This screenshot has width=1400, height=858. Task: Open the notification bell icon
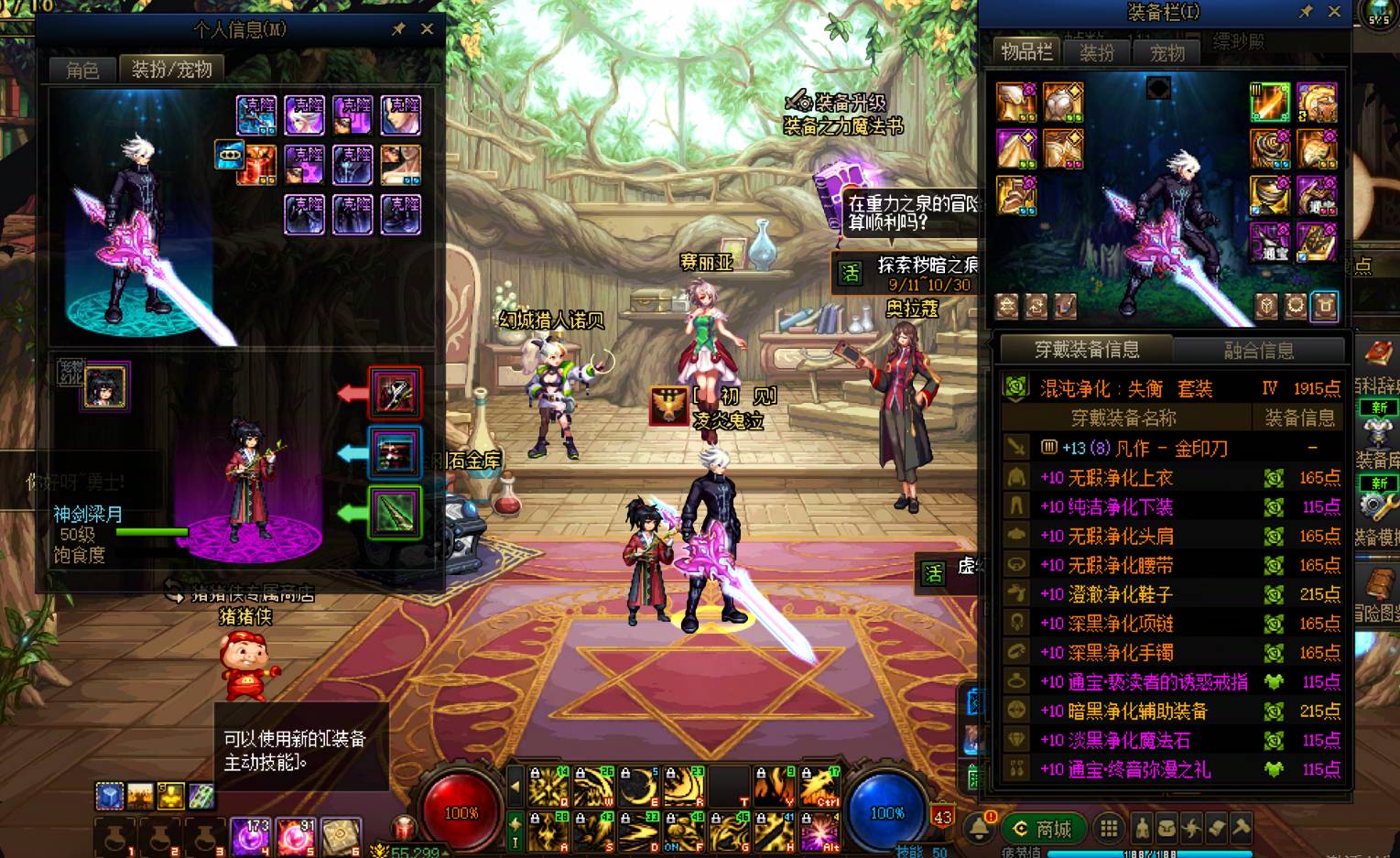(x=979, y=827)
